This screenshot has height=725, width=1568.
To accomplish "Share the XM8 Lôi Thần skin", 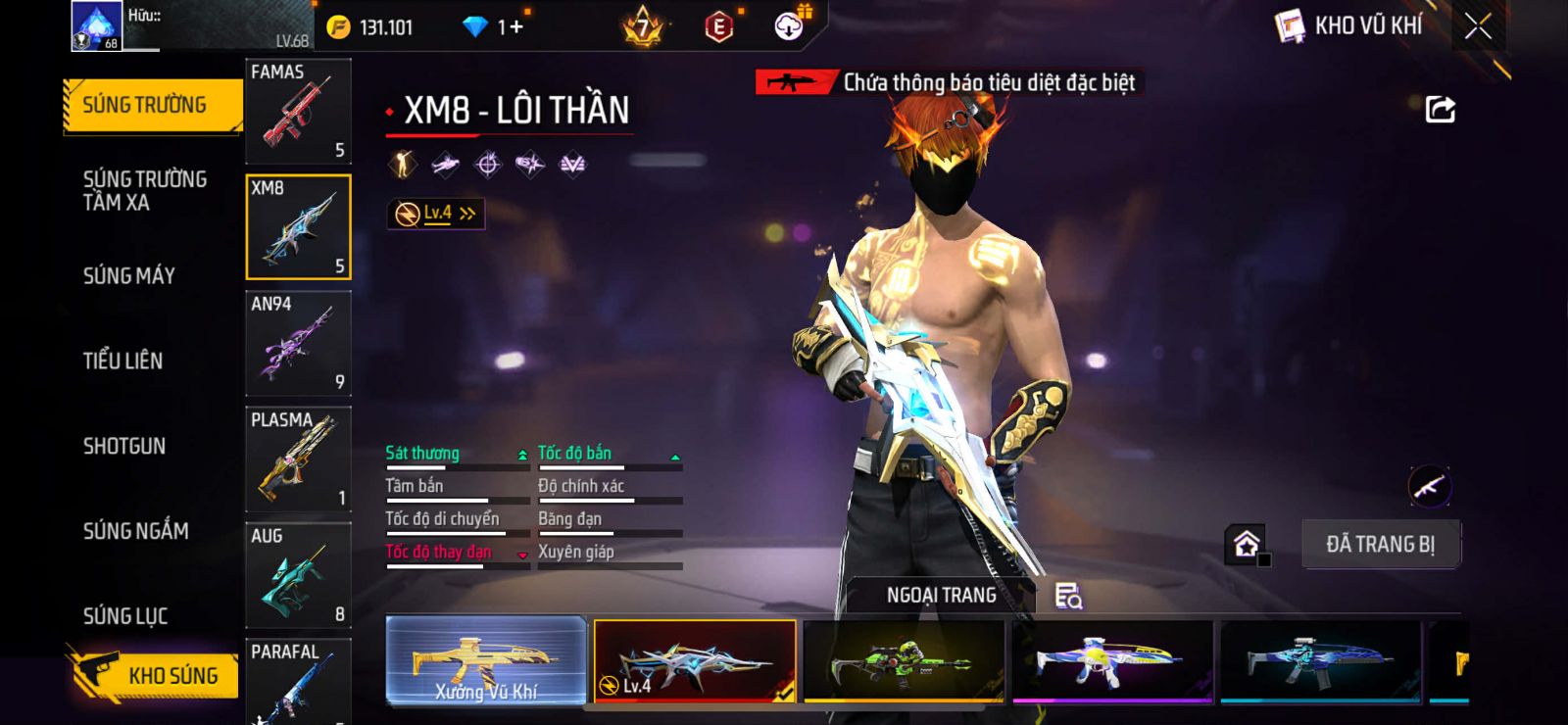I will (1440, 110).
